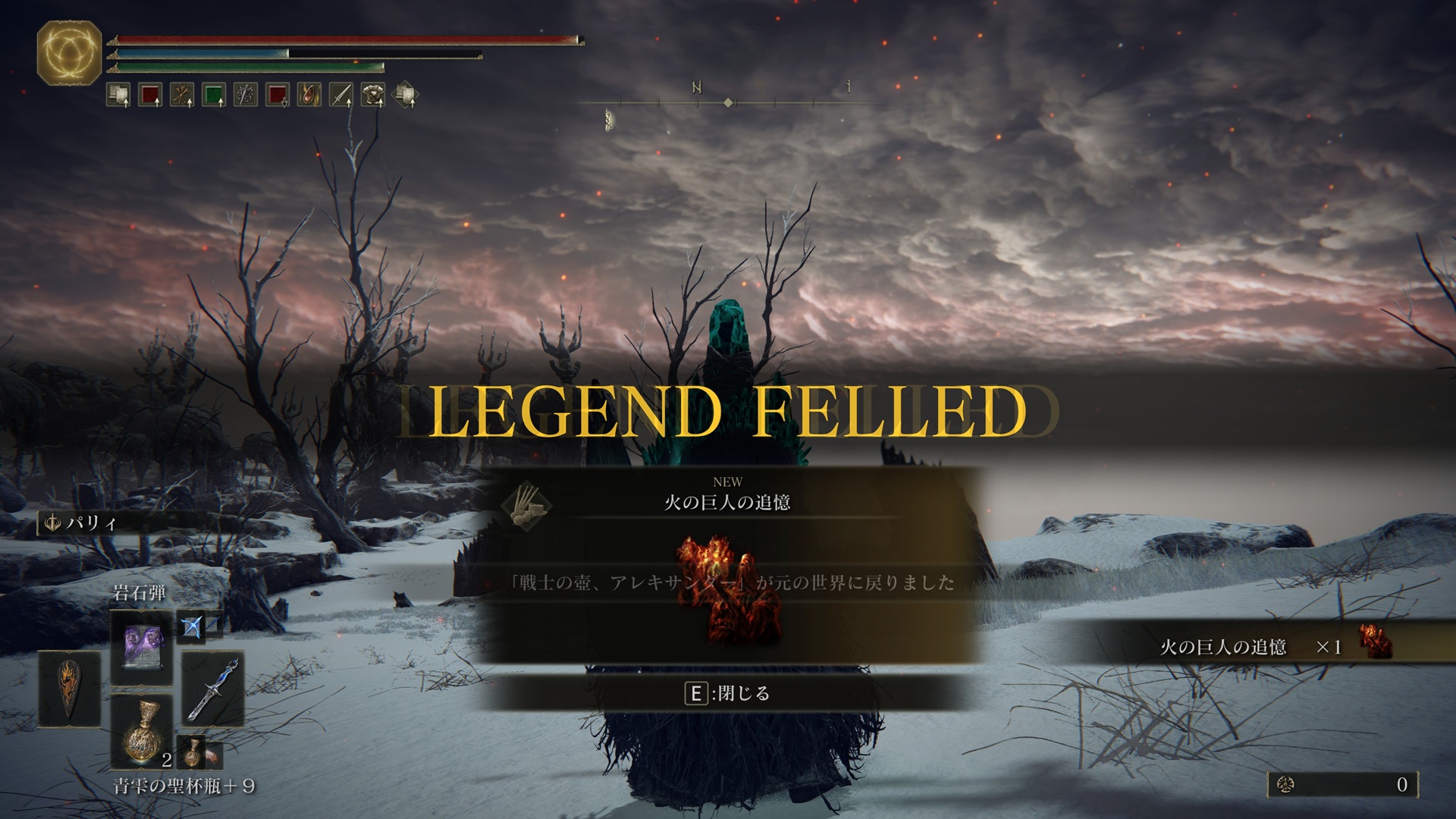Click the chest armor buff icon
The height and width of the screenshot is (819, 1456).
click(373, 95)
